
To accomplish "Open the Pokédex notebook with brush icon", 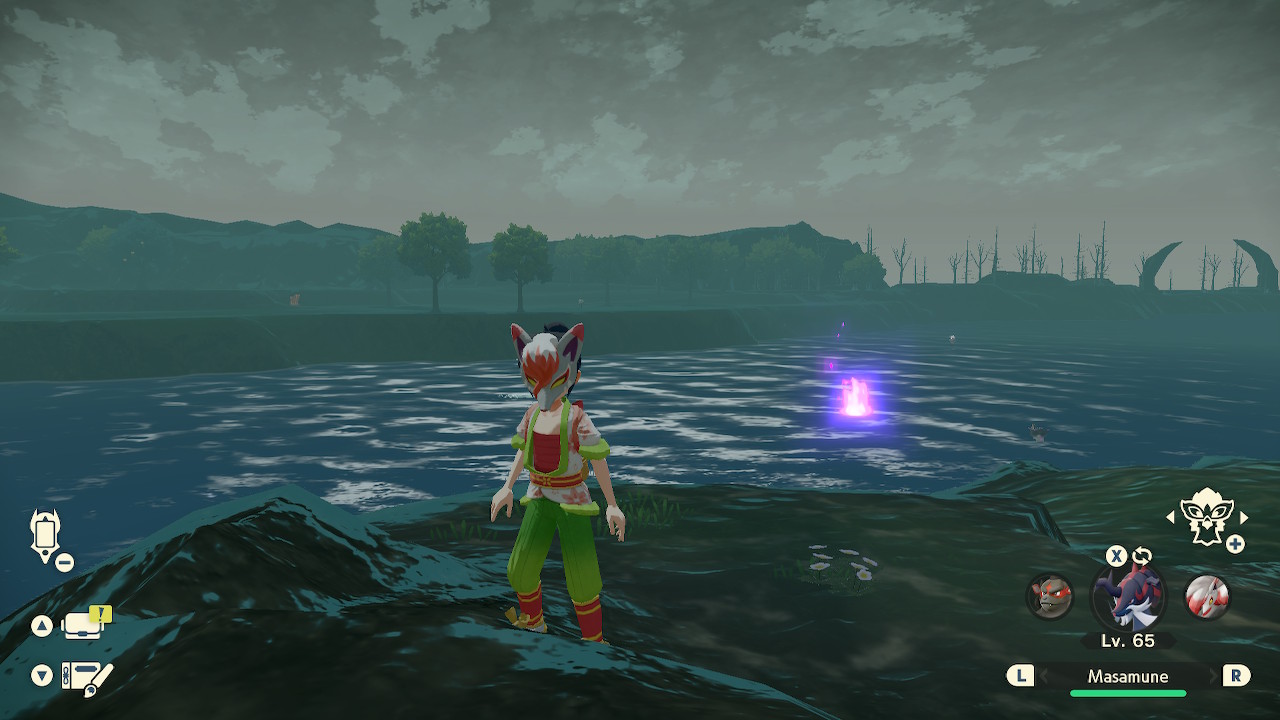I will [86, 676].
